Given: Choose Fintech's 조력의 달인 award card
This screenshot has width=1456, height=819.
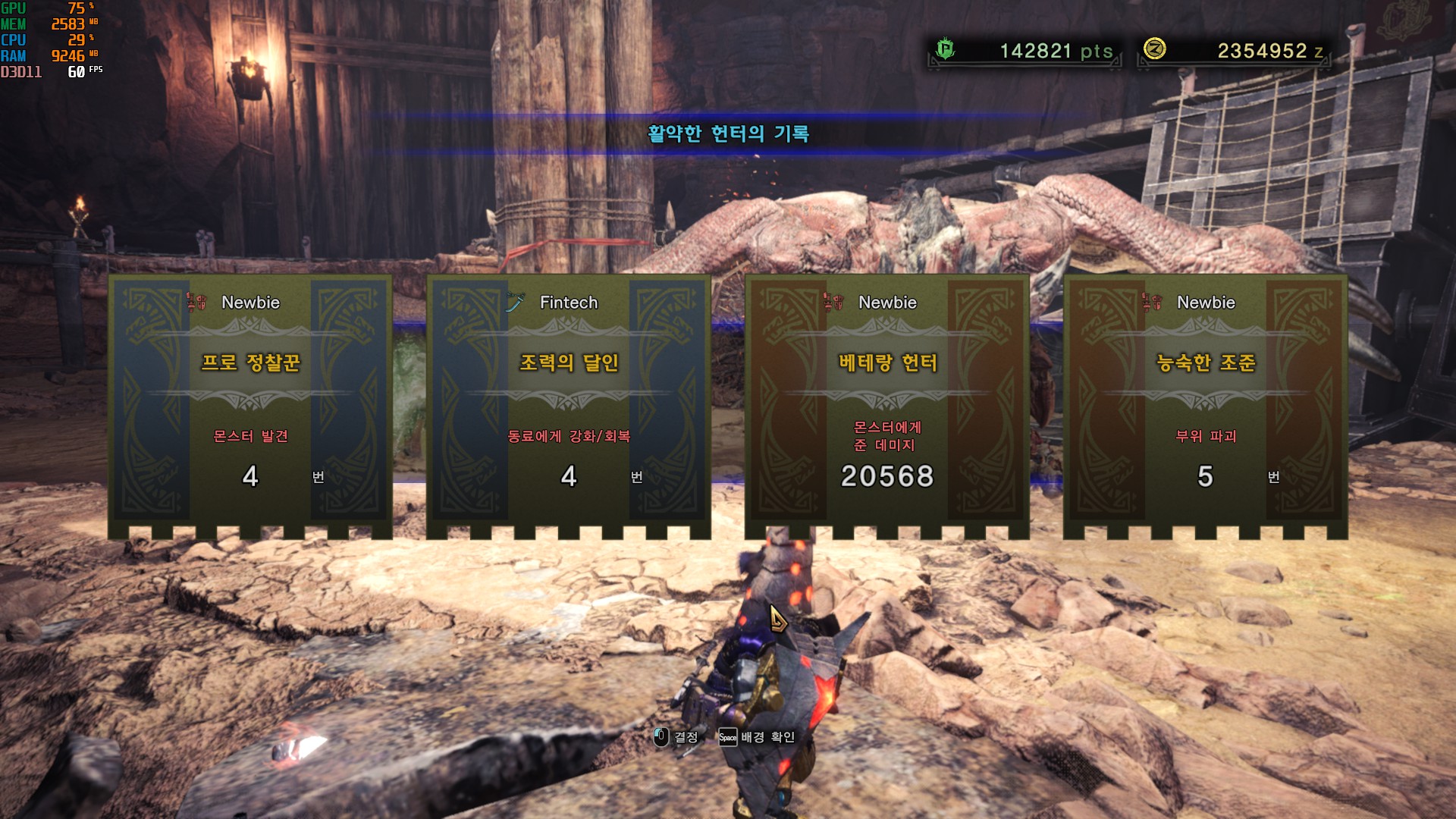Looking at the screenshot, I should [x=569, y=402].
